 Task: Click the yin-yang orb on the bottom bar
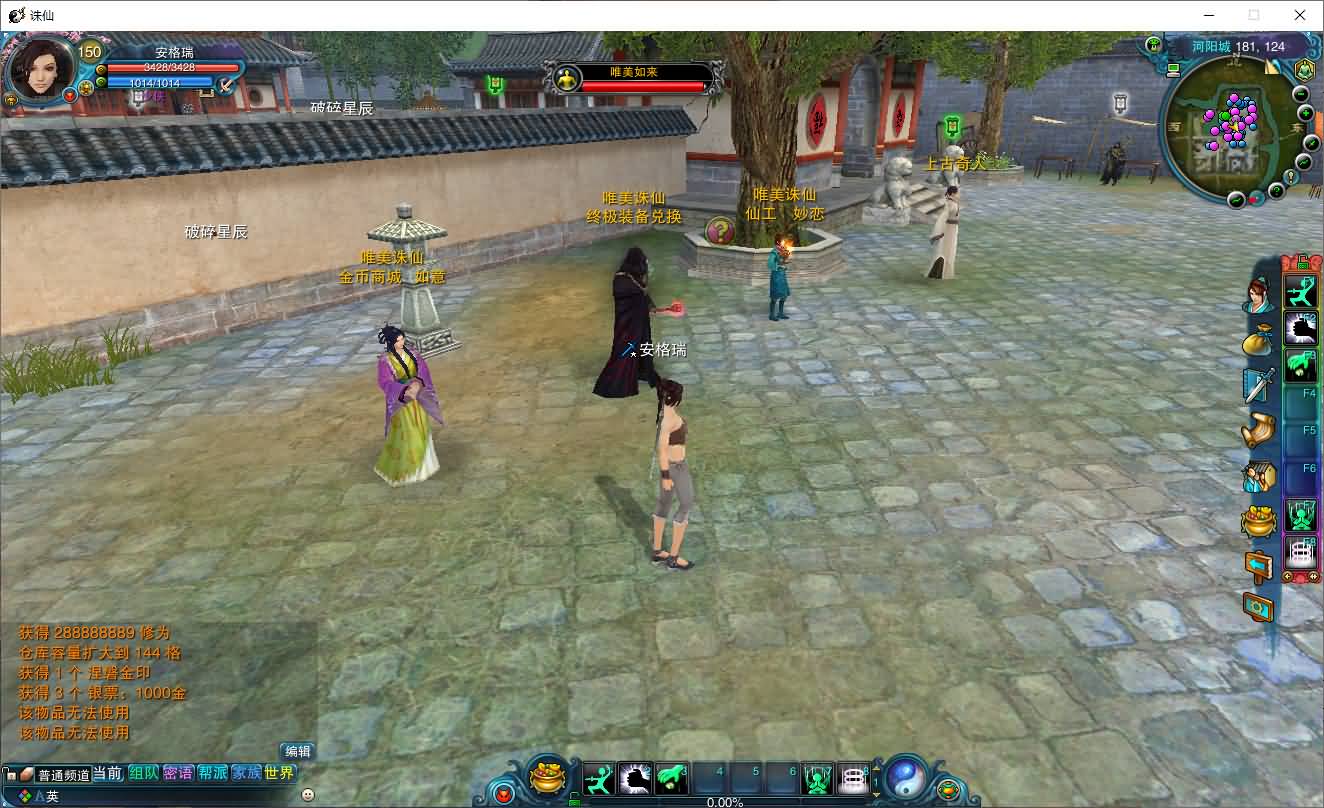[906, 777]
